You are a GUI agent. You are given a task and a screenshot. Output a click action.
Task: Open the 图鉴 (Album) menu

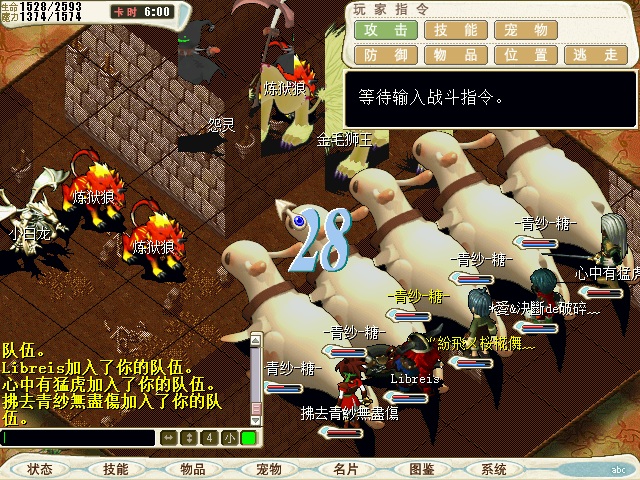(421, 468)
